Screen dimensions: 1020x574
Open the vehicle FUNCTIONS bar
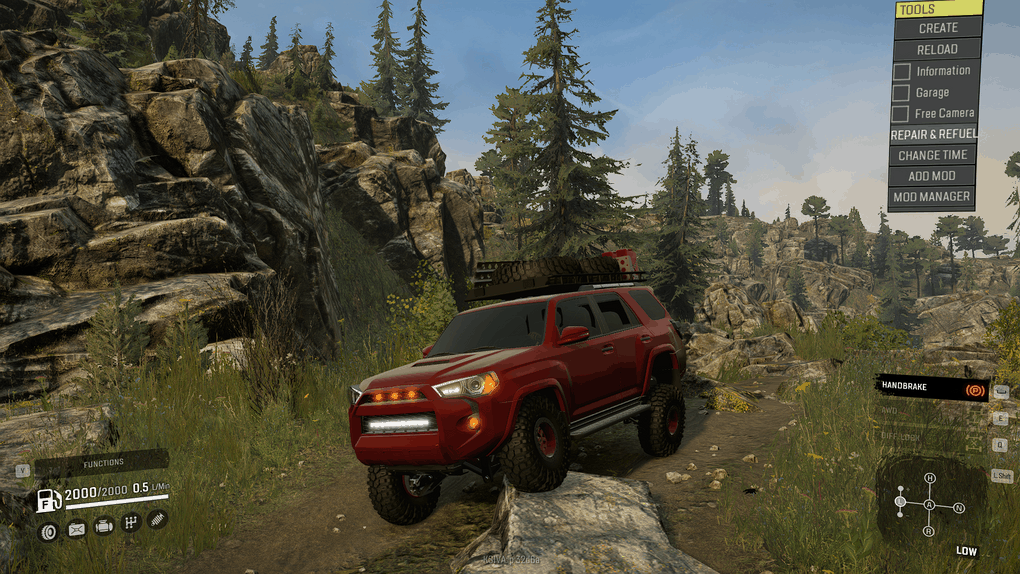pyautogui.click(x=102, y=463)
